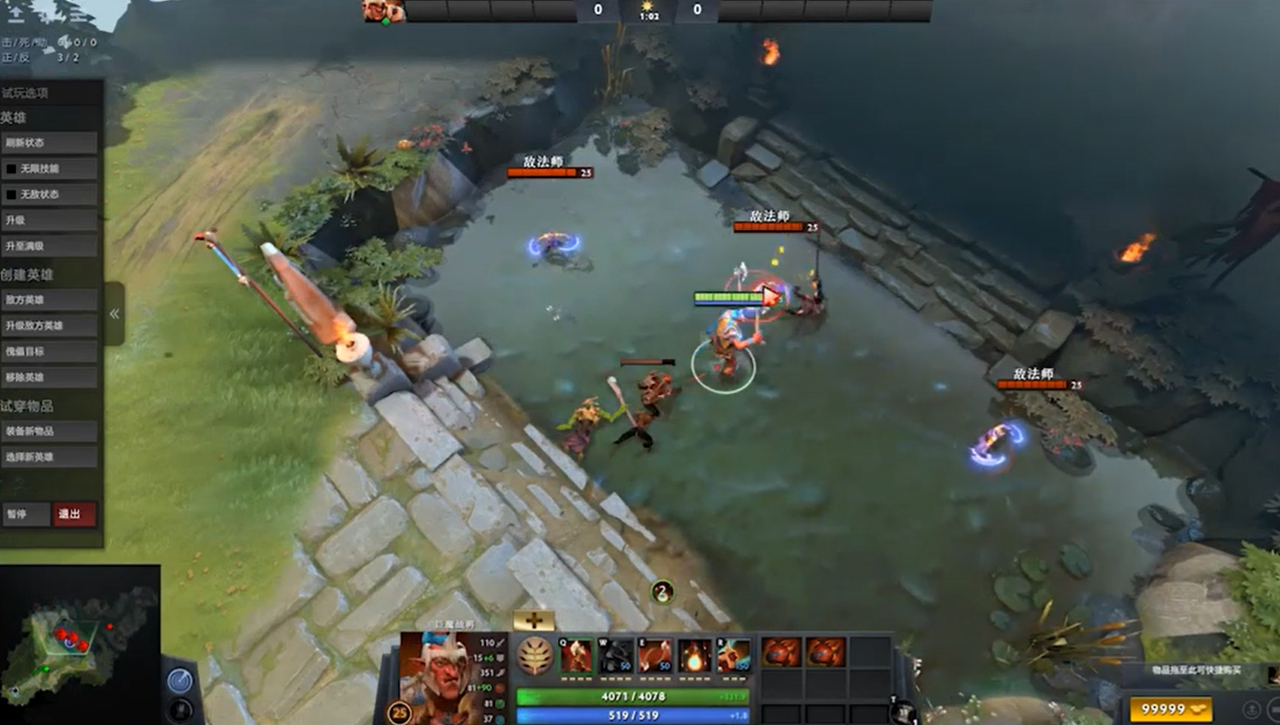1280x725 pixels.
Task: Open the golden talent tree icon
Action: [x=533, y=655]
